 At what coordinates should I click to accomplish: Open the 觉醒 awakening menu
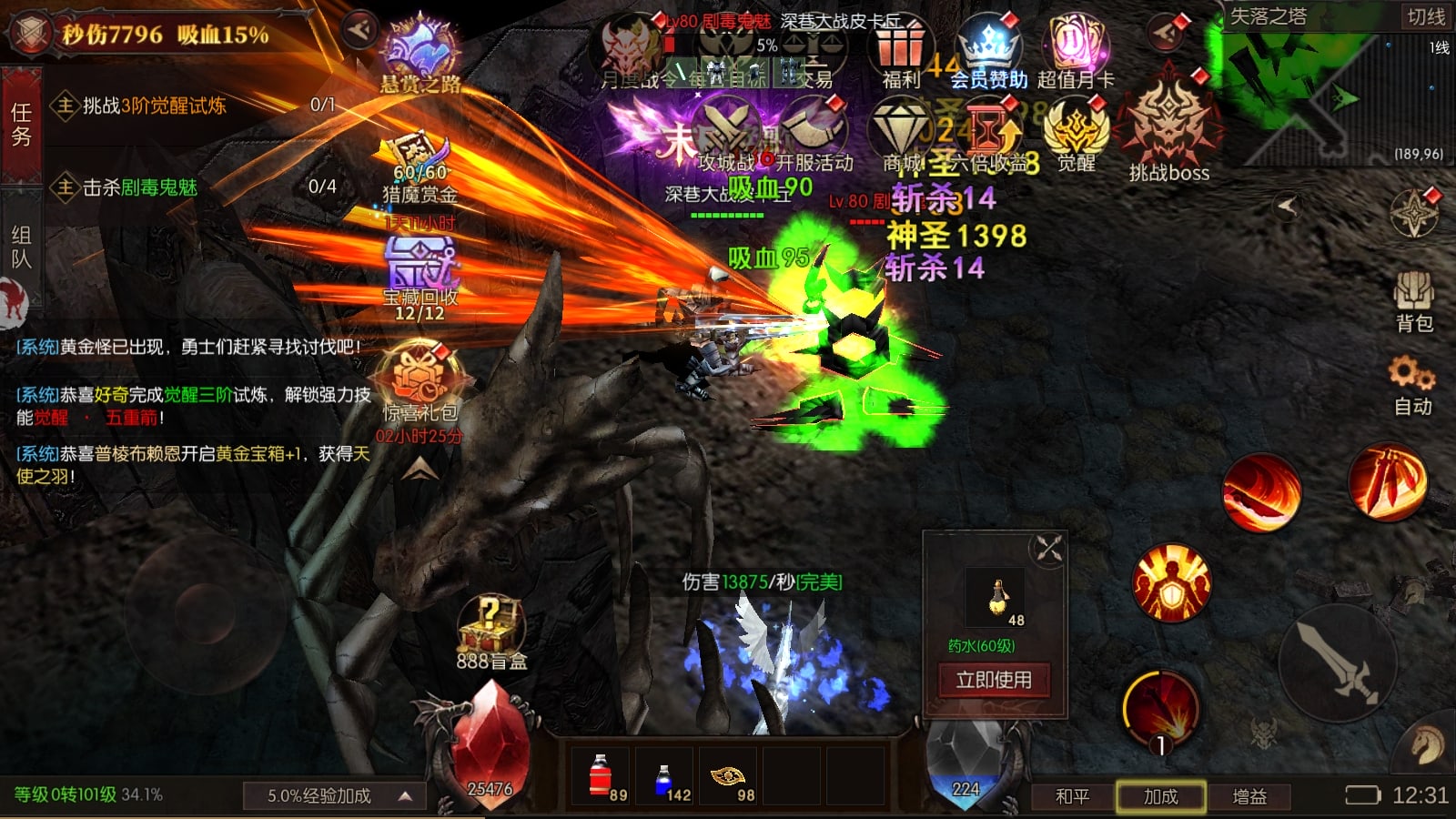tap(1076, 135)
